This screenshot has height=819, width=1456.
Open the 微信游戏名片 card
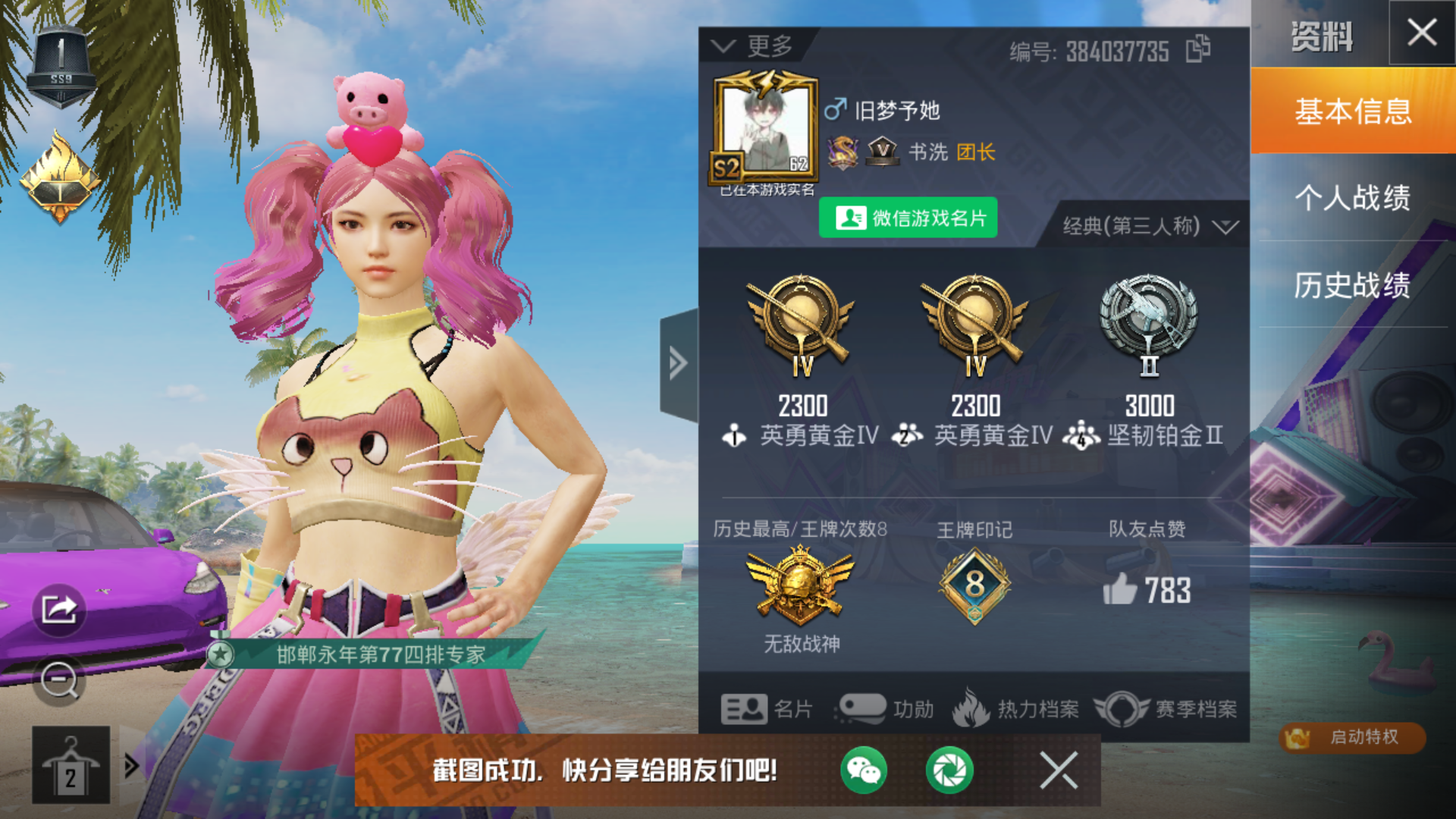[x=908, y=218]
